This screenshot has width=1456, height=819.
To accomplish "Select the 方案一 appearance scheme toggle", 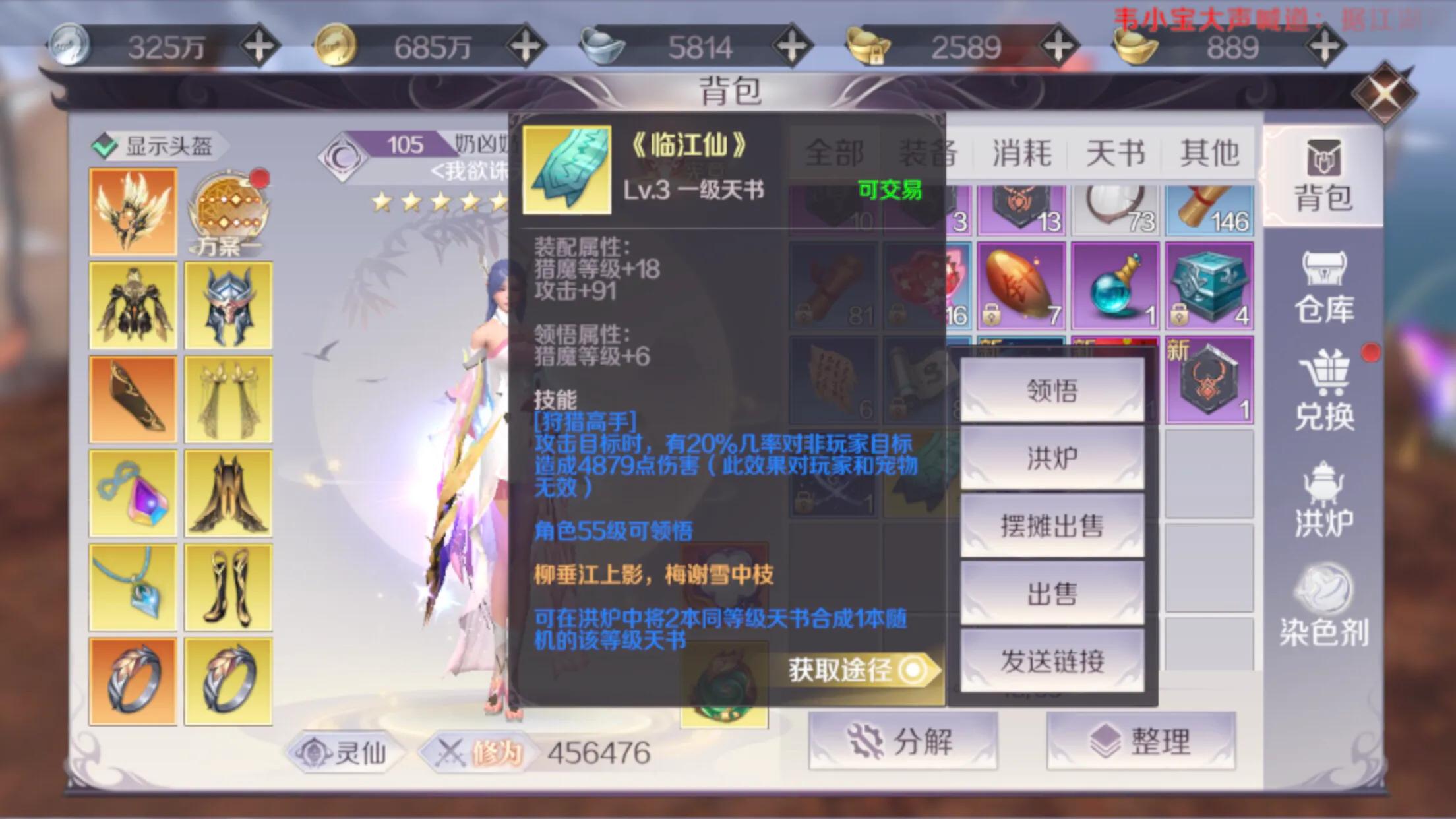I will [228, 206].
